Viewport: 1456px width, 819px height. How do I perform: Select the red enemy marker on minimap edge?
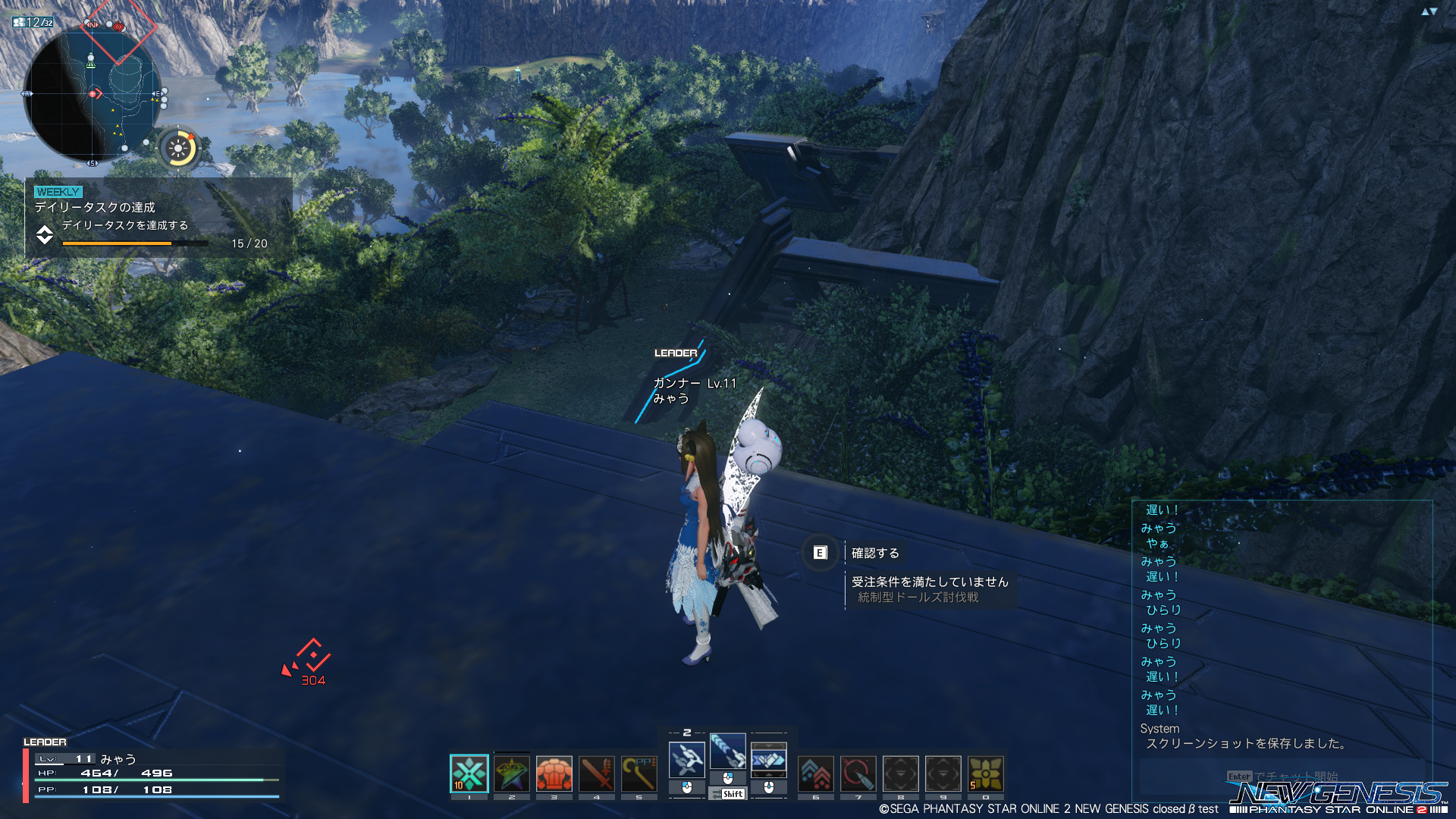tap(118, 27)
